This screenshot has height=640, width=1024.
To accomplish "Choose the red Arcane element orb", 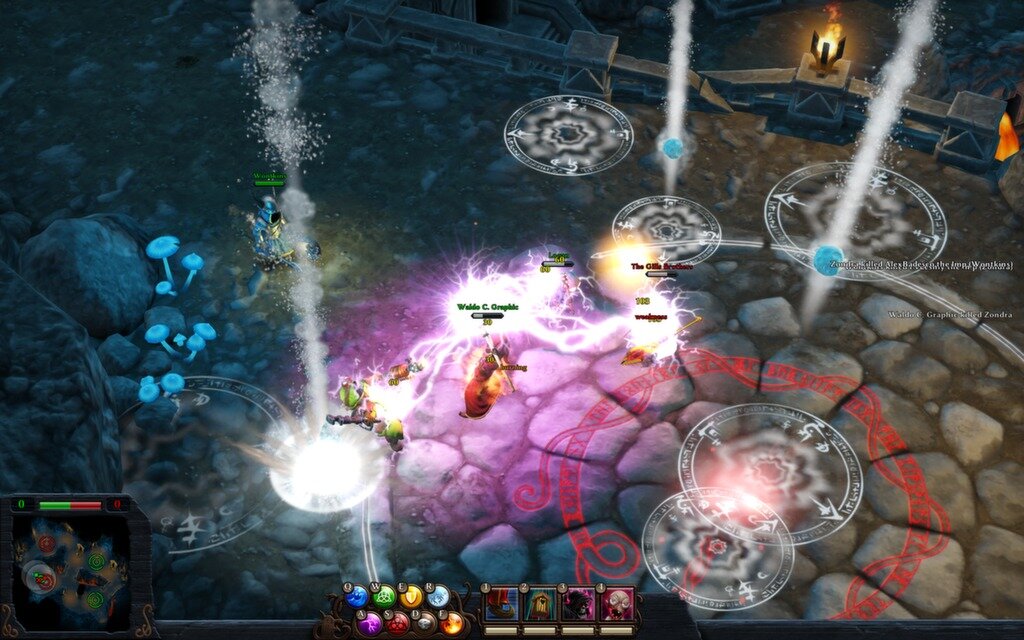I will coord(397,622).
